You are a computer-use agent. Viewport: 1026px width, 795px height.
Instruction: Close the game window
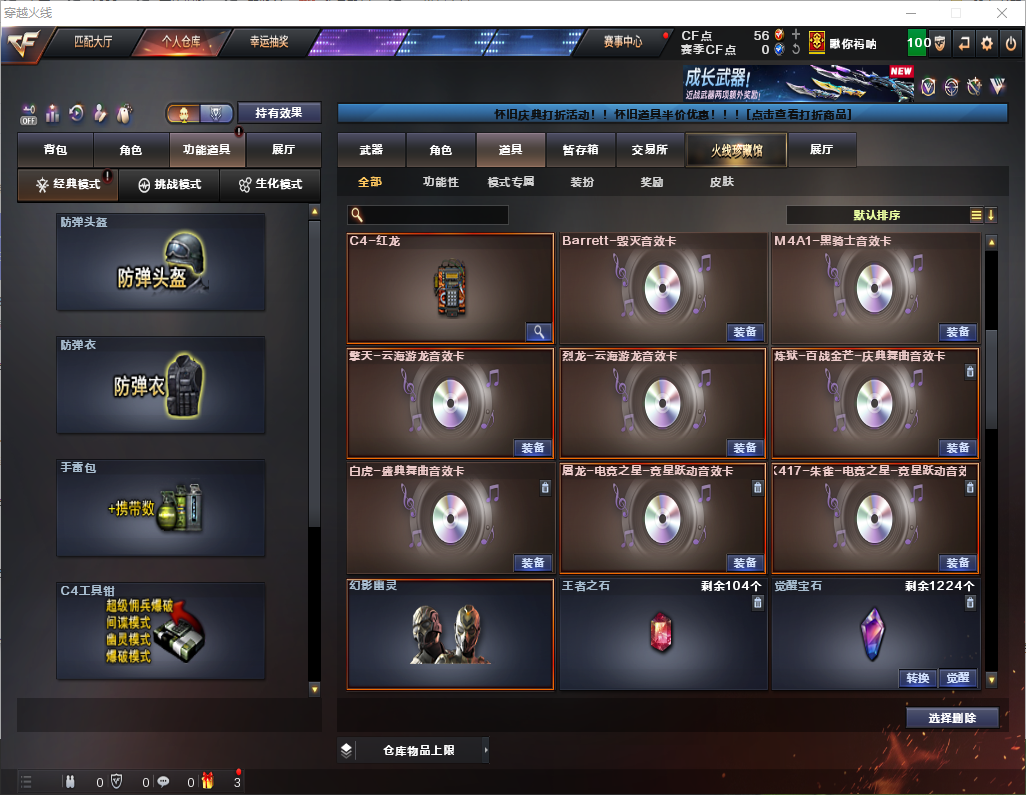click(x=1001, y=12)
